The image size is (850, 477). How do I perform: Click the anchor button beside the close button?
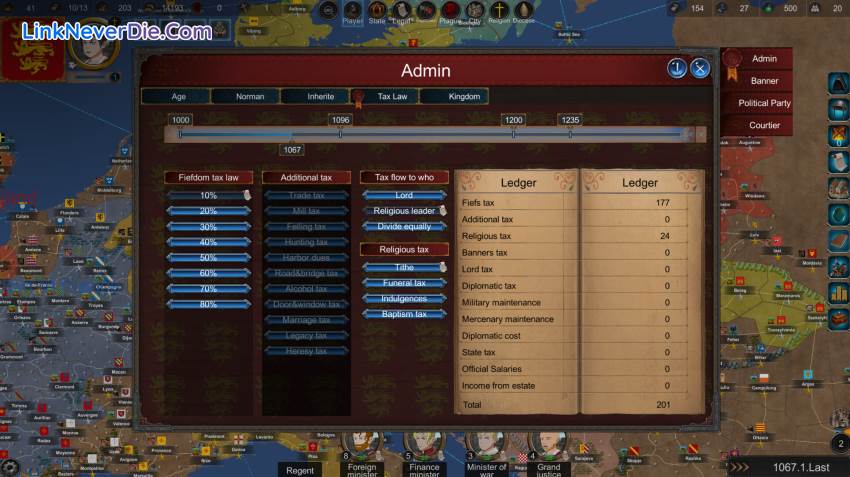[x=677, y=68]
